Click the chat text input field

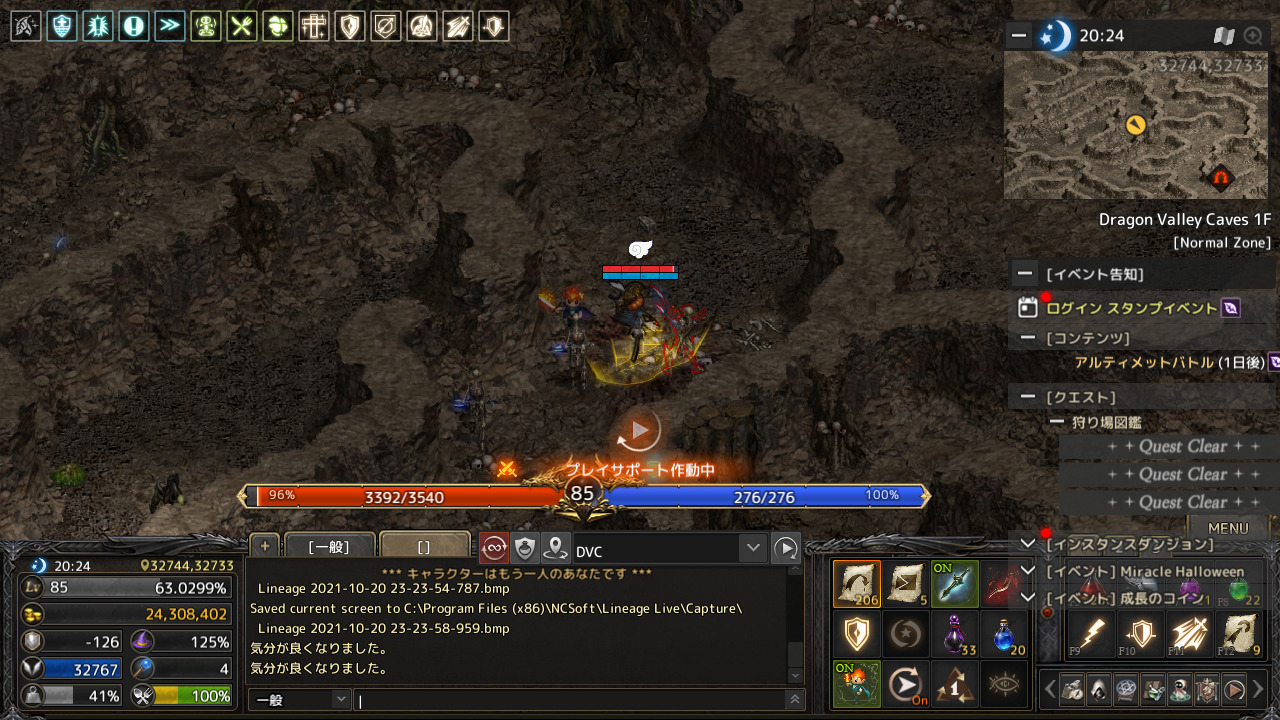(570, 700)
